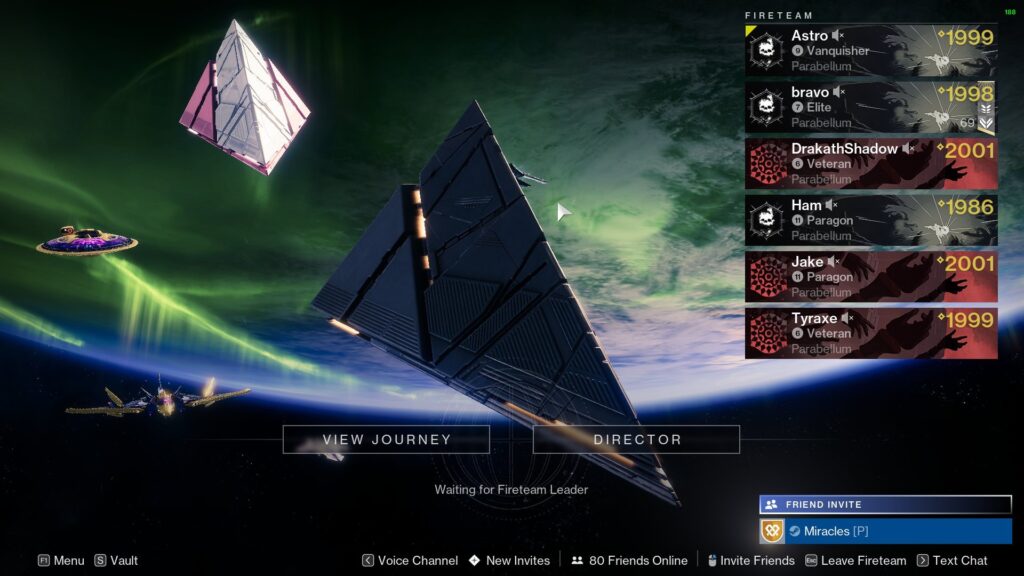
Task: Show the Voice Channel options
Action: pyautogui.click(x=409, y=561)
